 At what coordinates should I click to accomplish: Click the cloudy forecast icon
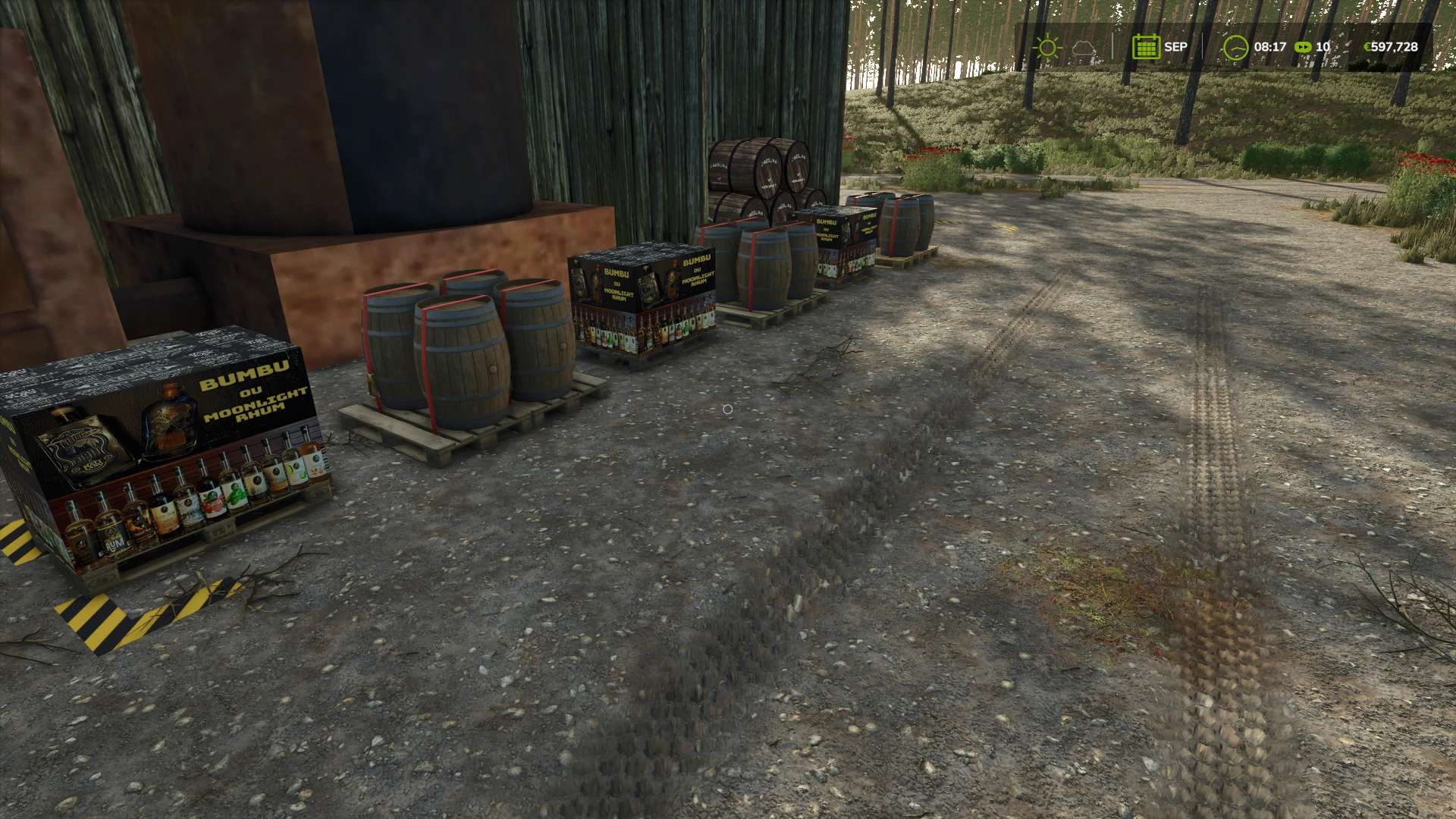[1084, 48]
